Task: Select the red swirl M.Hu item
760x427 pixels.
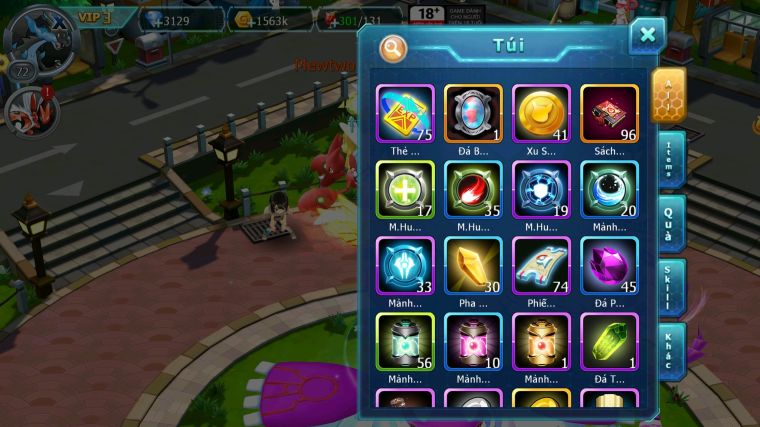Action: (x=473, y=189)
